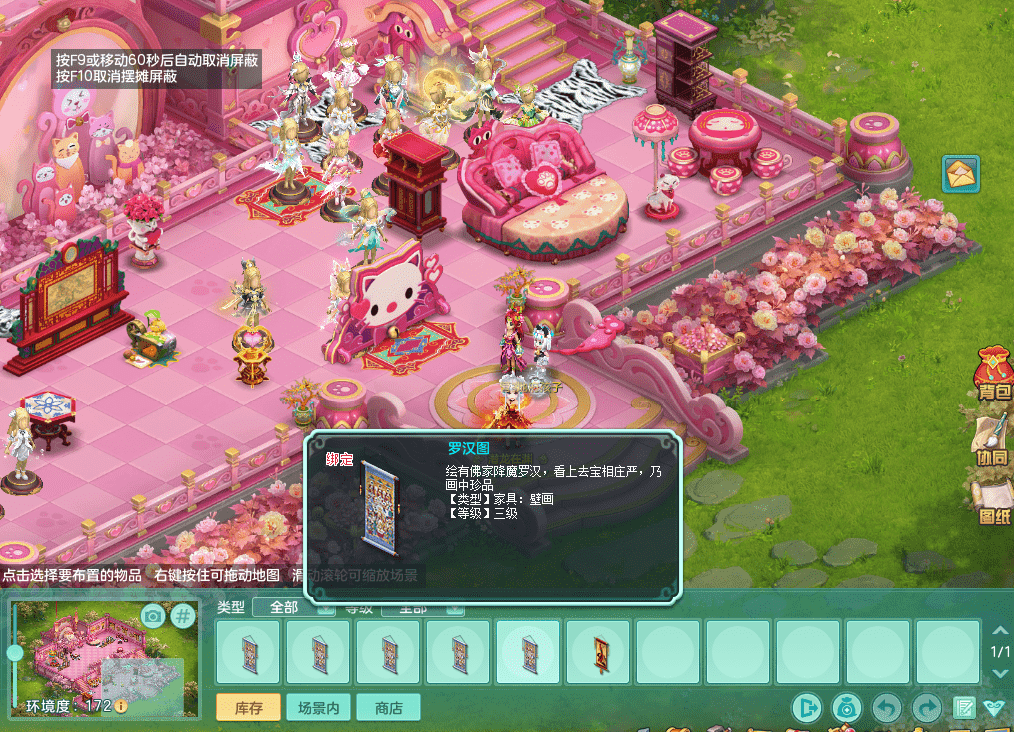Viewport: 1014px width, 732px height.
Task: Switch to the 库存 inventory tab
Action: 248,708
